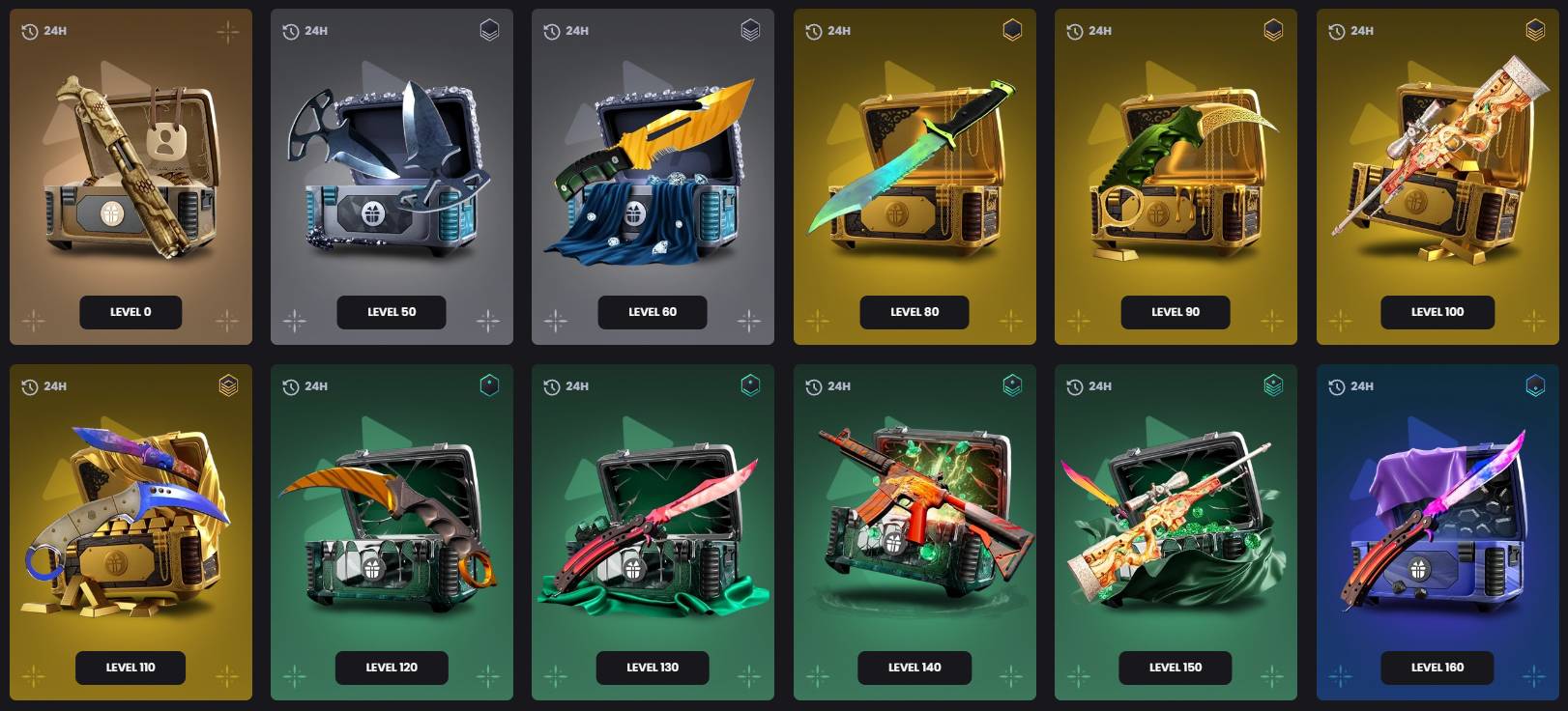Click the layered tier icon on Level 150 card
The width and height of the screenshot is (1568, 711).
(x=1274, y=385)
